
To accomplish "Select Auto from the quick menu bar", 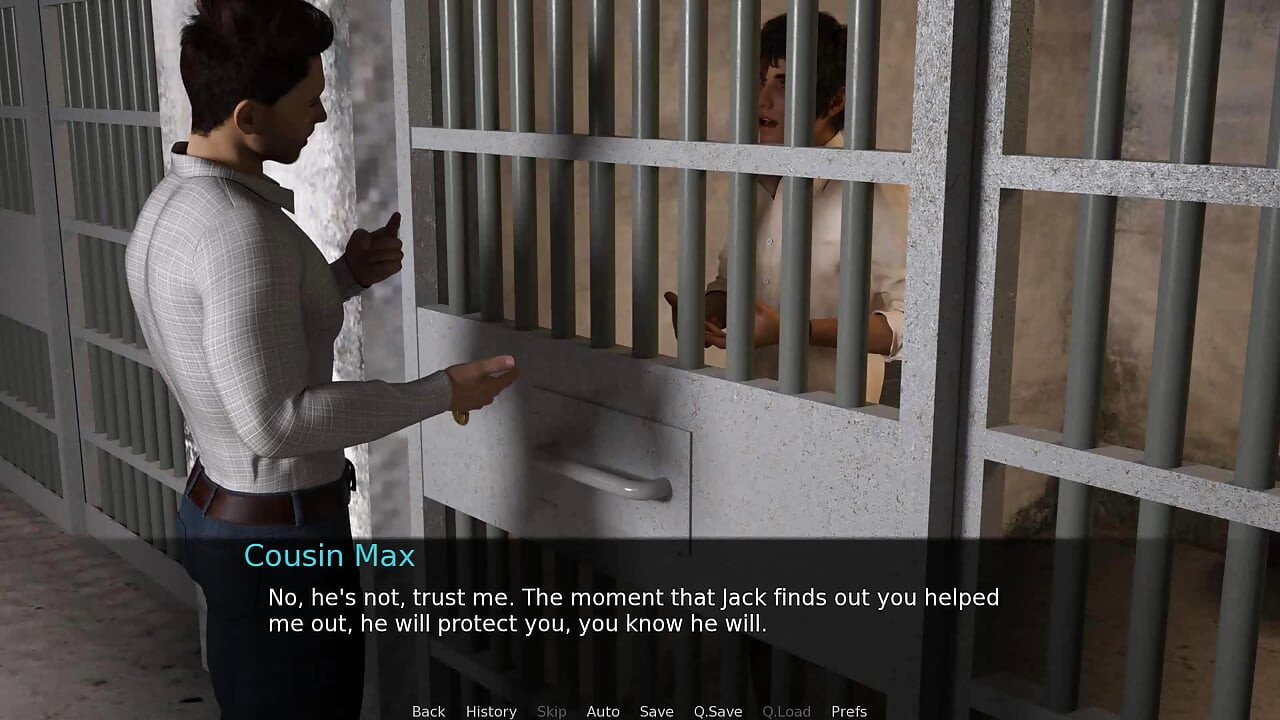I will 603,711.
